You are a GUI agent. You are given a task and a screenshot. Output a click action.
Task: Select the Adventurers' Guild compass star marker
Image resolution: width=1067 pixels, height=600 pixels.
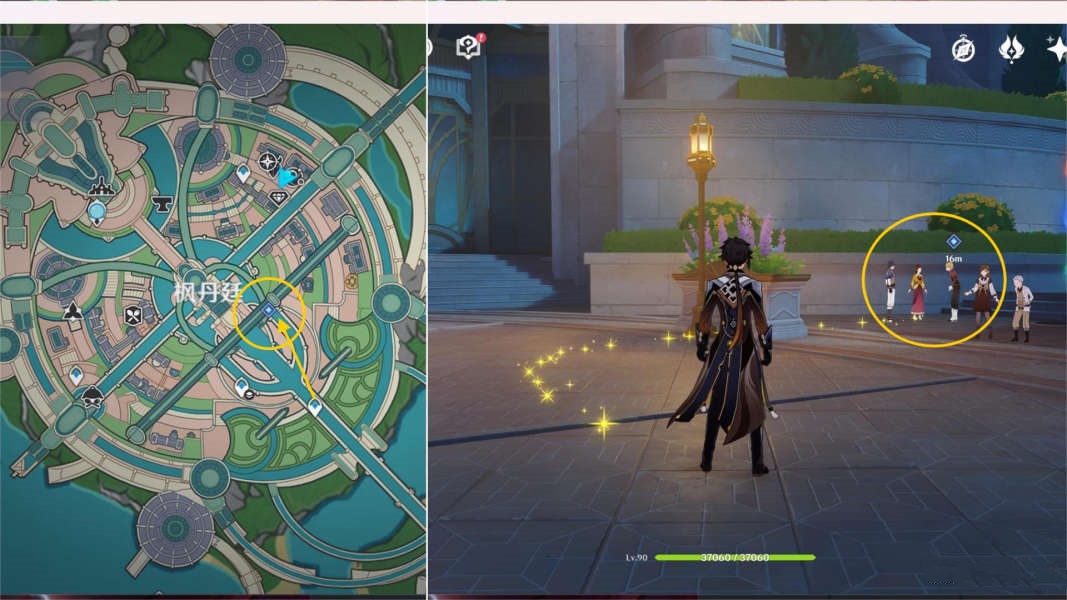[268, 162]
